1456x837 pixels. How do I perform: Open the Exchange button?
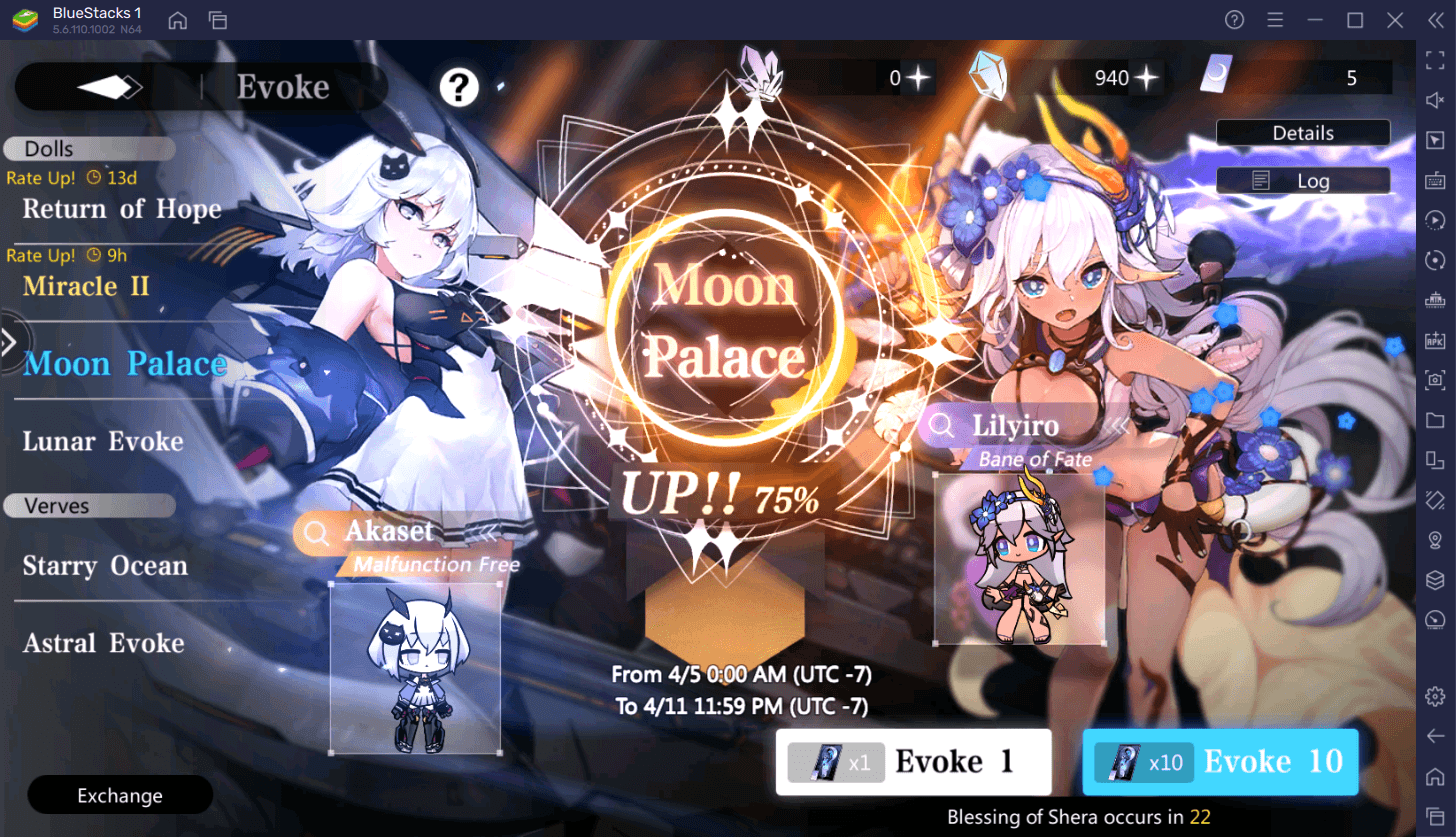tap(119, 795)
